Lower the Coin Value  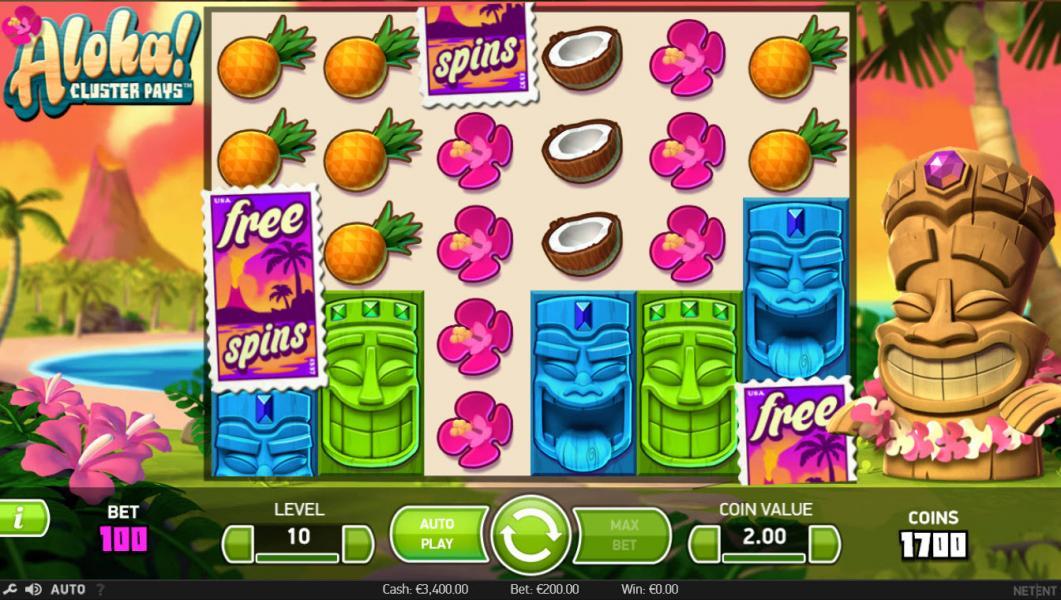pyautogui.click(x=704, y=543)
